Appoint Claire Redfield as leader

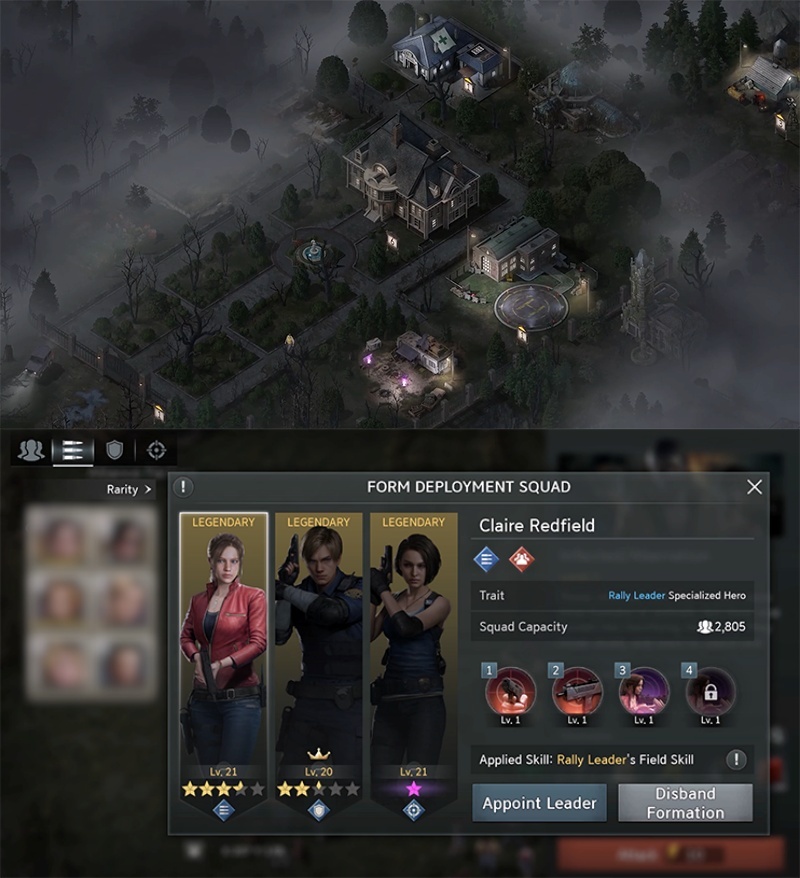(x=539, y=802)
